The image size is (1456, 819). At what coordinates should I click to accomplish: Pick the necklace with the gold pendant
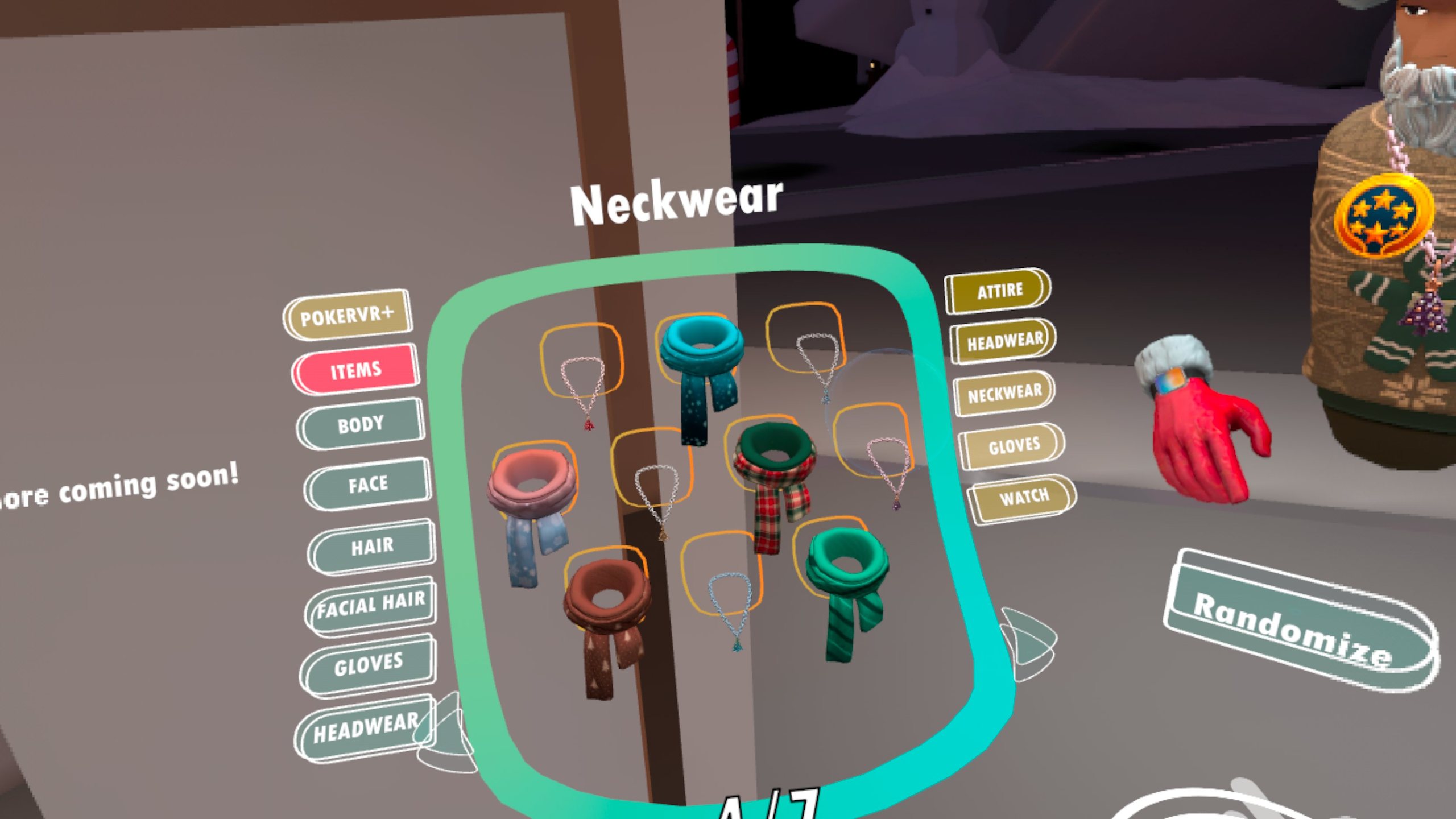(655, 495)
